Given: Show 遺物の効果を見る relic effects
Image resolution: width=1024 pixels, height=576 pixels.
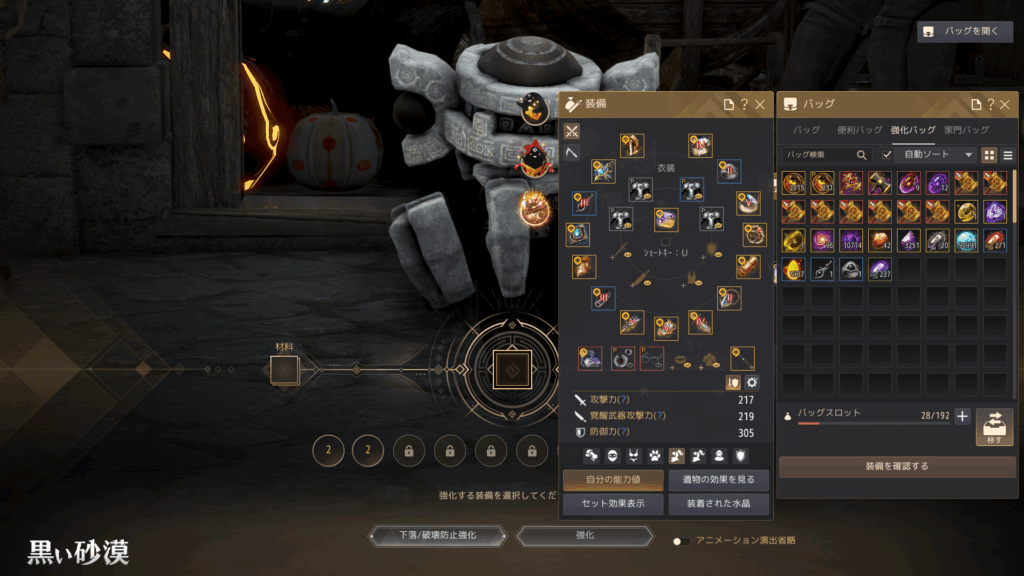Looking at the screenshot, I should pos(719,480).
